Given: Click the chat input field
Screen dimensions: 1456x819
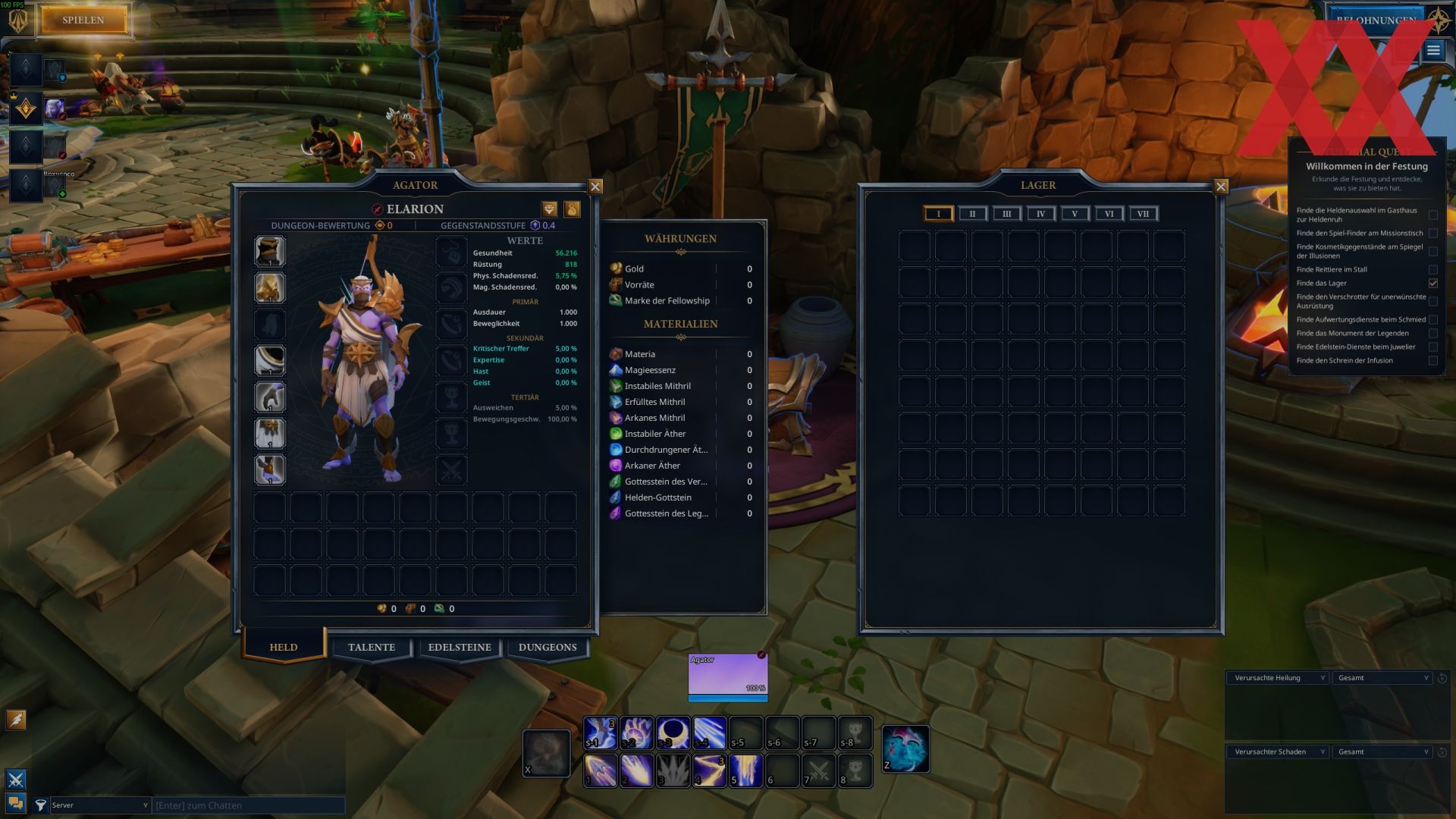Looking at the screenshot, I should tap(248, 805).
